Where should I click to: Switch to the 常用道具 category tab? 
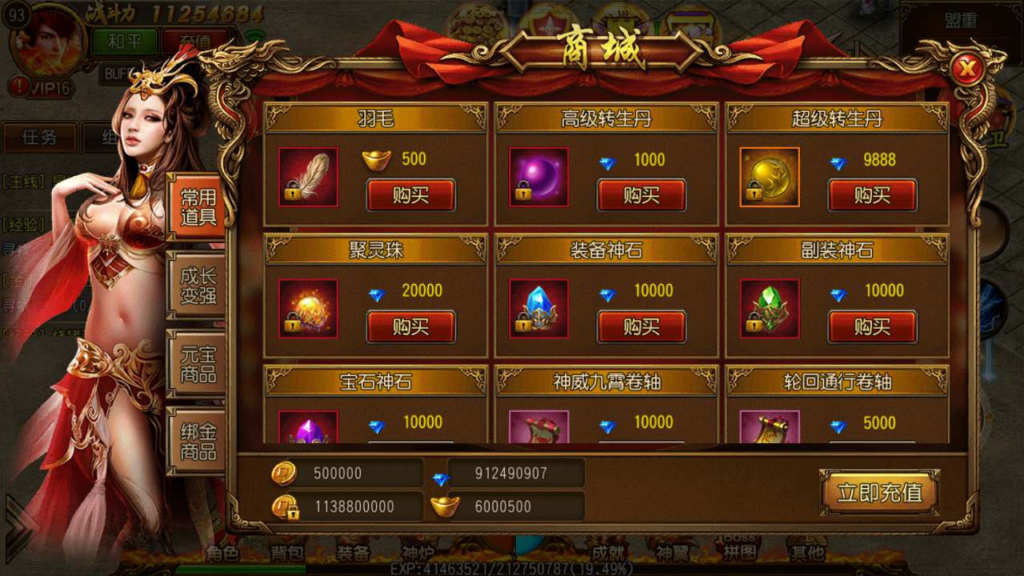[x=197, y=208]
